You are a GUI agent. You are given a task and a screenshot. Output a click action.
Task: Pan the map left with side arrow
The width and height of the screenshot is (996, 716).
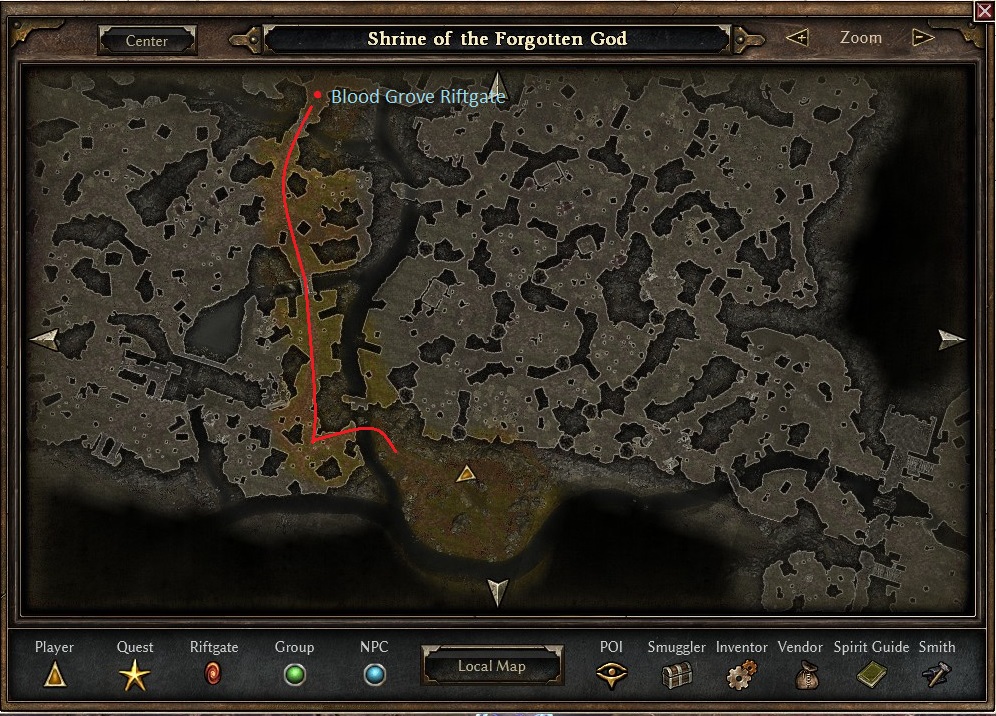[44, 339]
